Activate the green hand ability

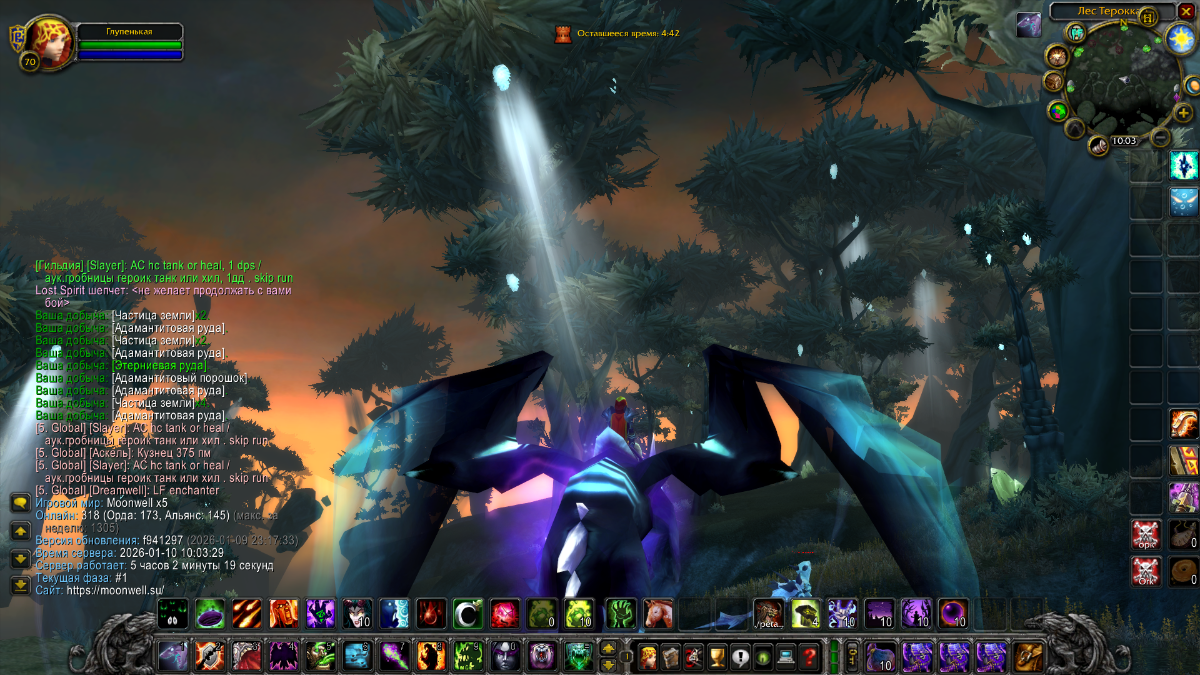point(621,613)
